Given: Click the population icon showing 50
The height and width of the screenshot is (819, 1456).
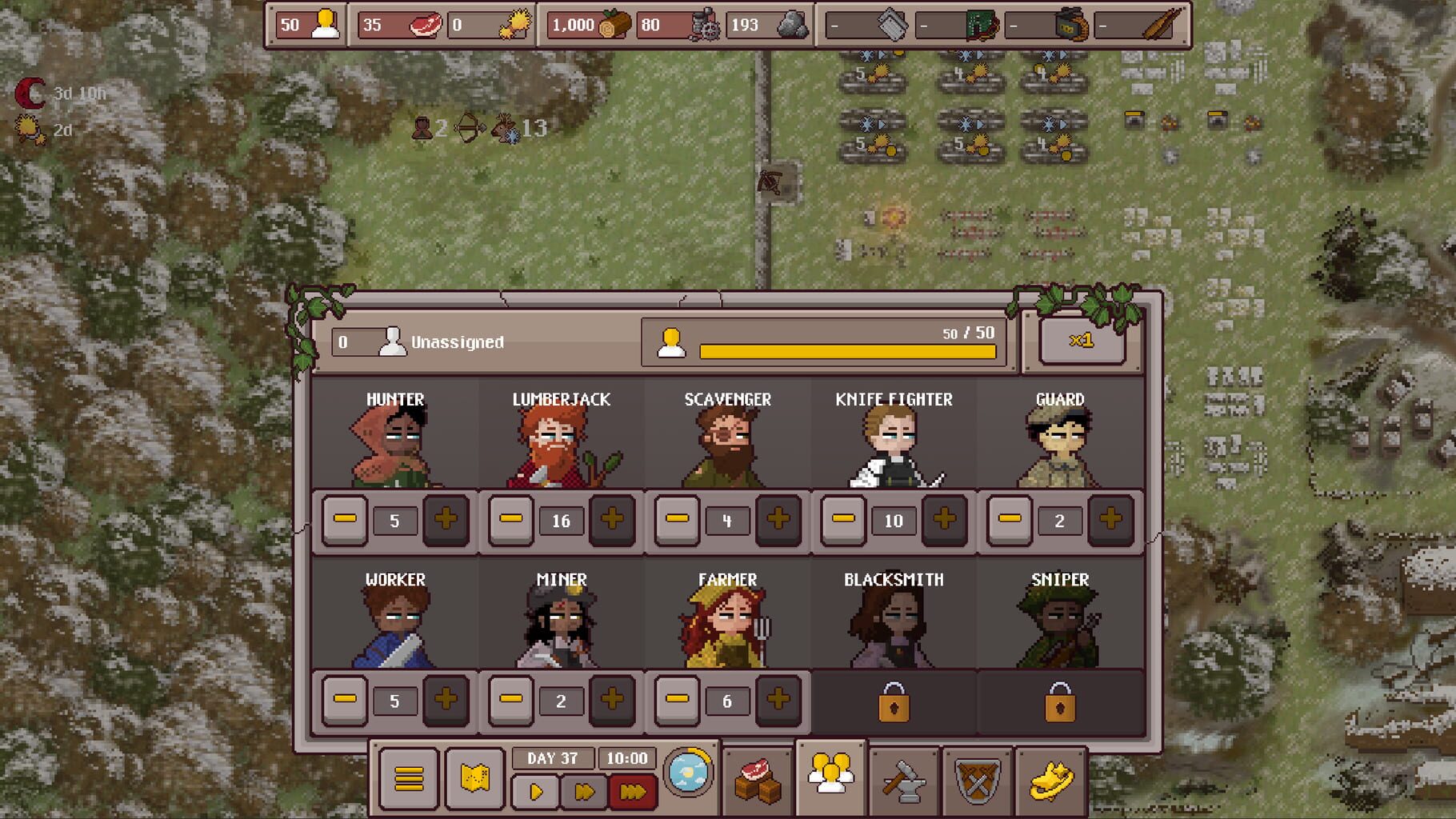Looking at the screenshot, I should pyautogui.click(x=326, y=25).
